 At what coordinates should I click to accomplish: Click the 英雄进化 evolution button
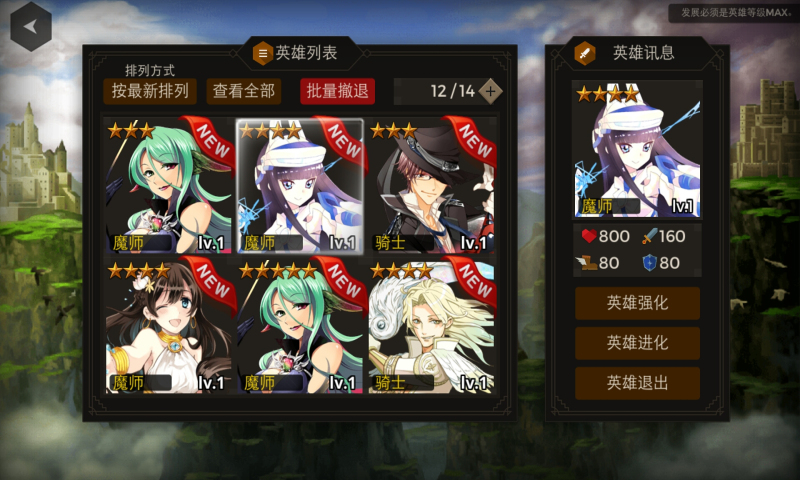637,343
